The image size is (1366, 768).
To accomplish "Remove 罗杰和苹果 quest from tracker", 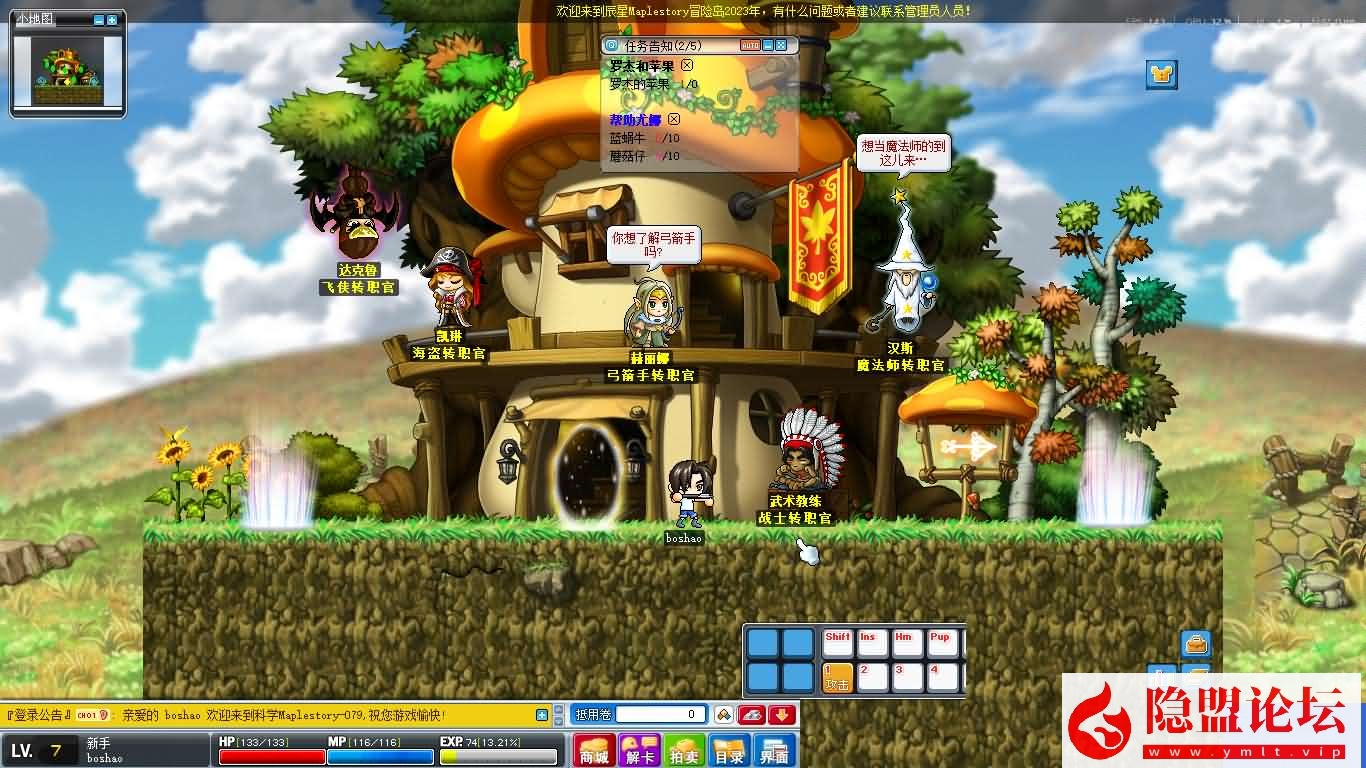I will point(687,65).
